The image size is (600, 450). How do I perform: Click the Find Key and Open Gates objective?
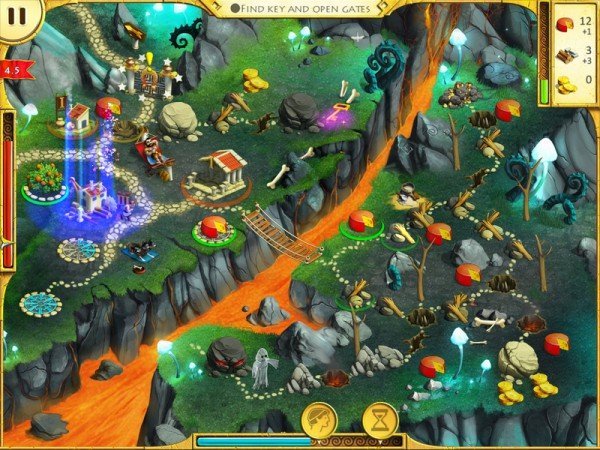click(x=301, y=8)
